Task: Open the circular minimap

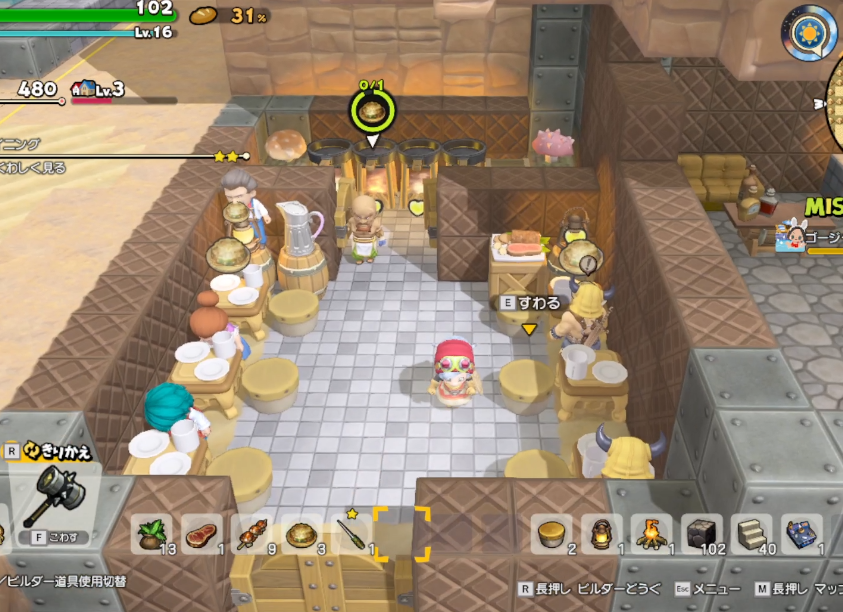Action: [x=836, y=100]
